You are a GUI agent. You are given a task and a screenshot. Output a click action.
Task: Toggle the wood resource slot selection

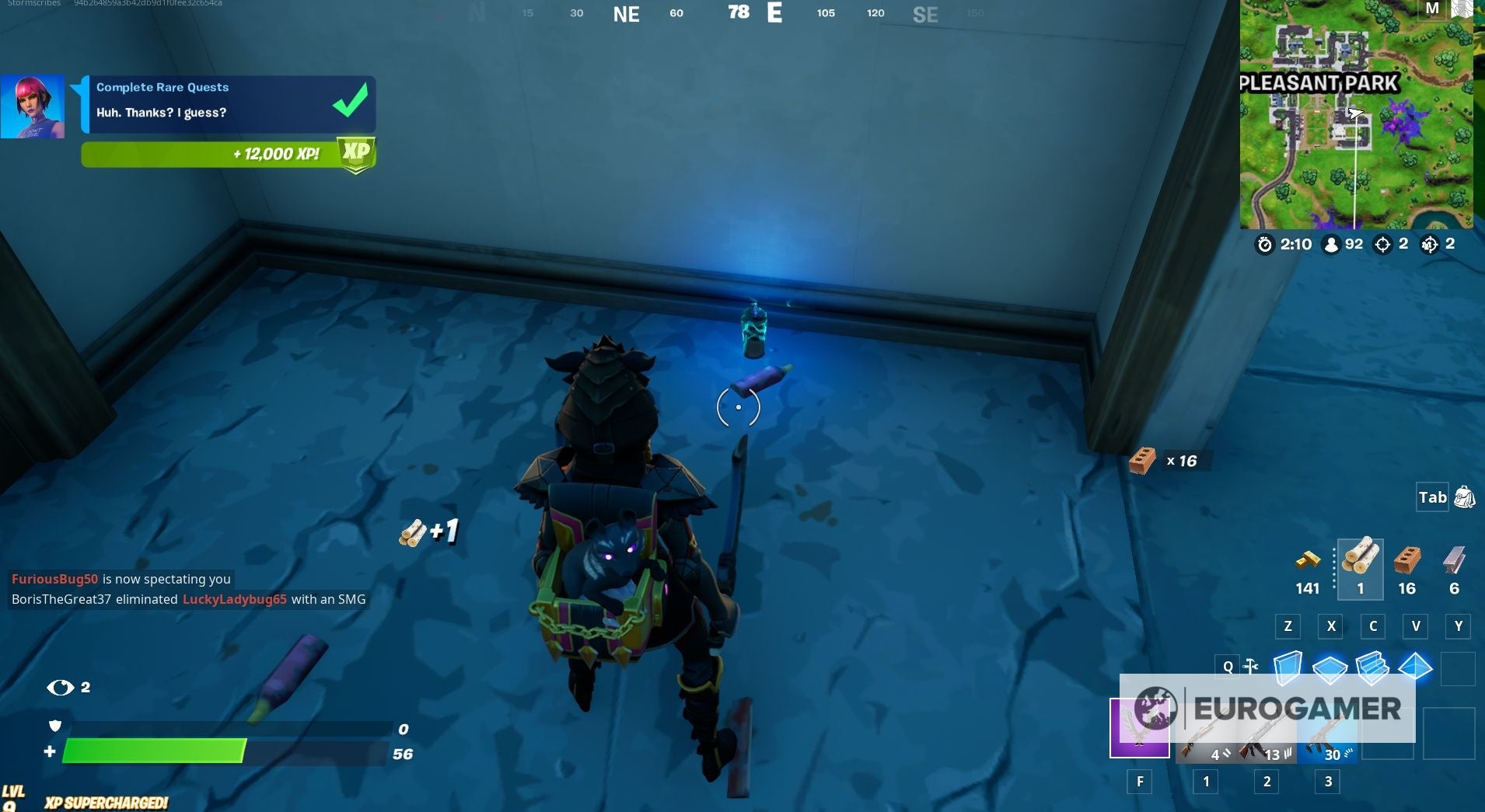[x=1361, y=567]
